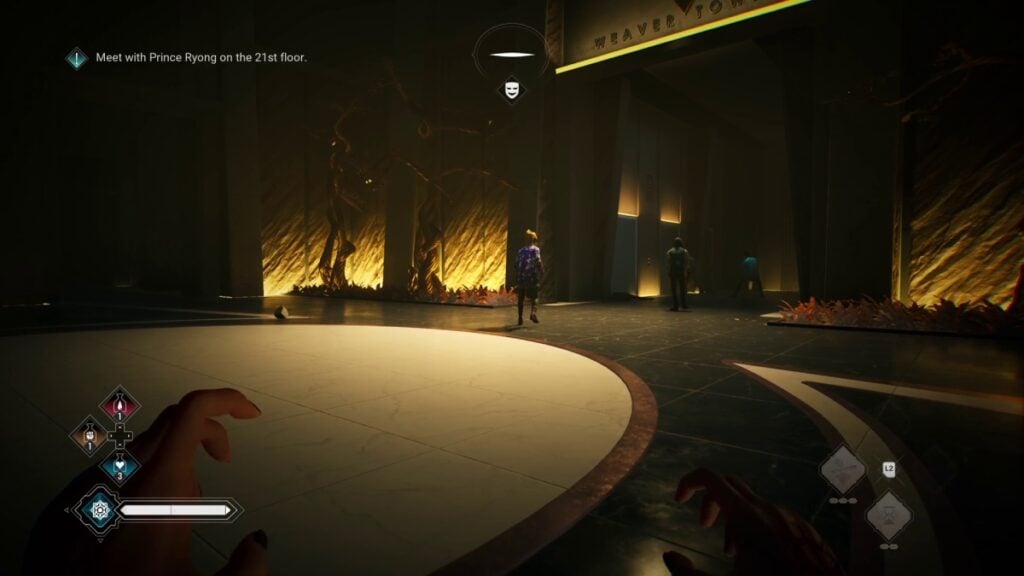Select the red blood vial slot
Screen dimensions: 1024x576
(120, 406)
